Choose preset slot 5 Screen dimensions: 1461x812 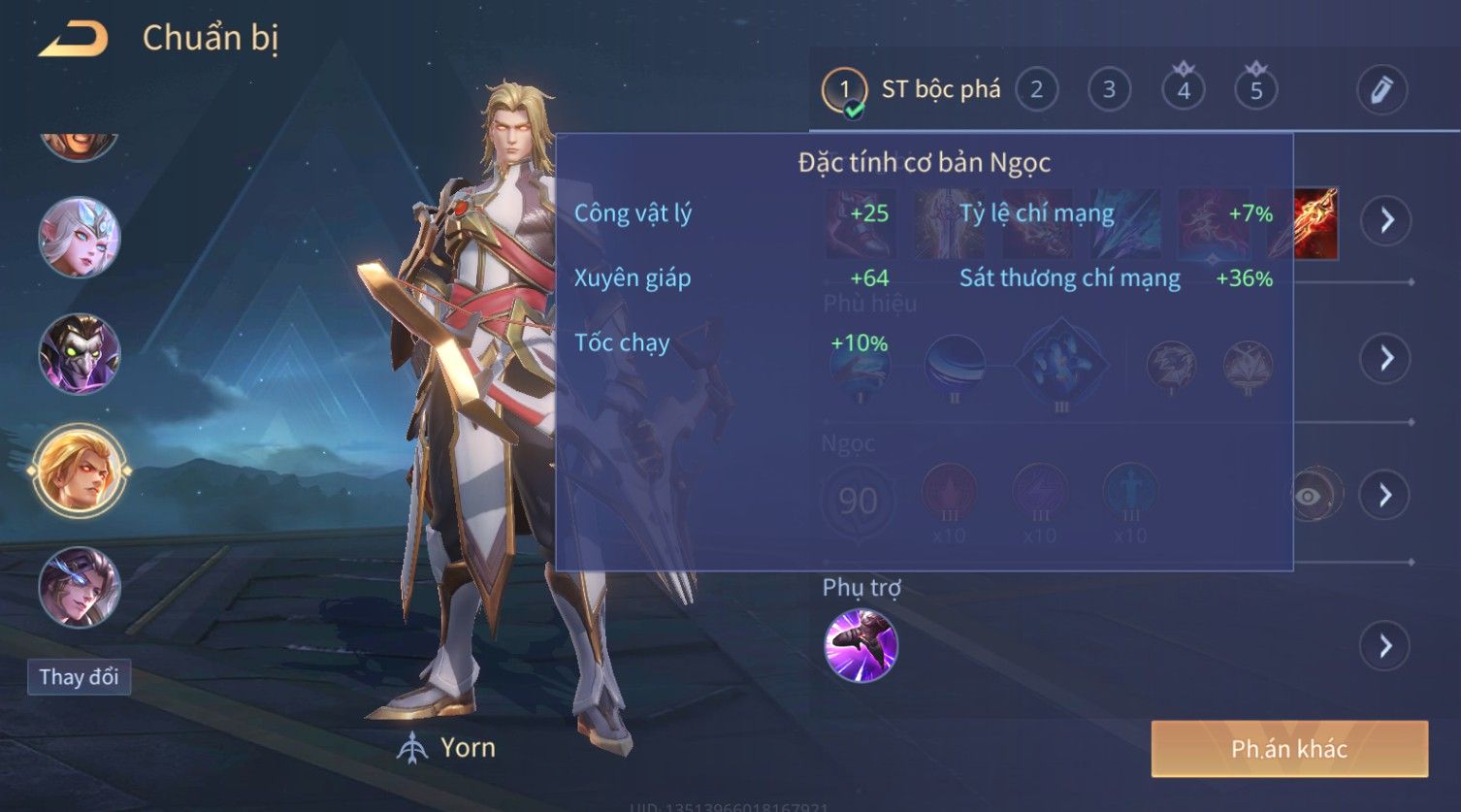tap(1255, 90)
